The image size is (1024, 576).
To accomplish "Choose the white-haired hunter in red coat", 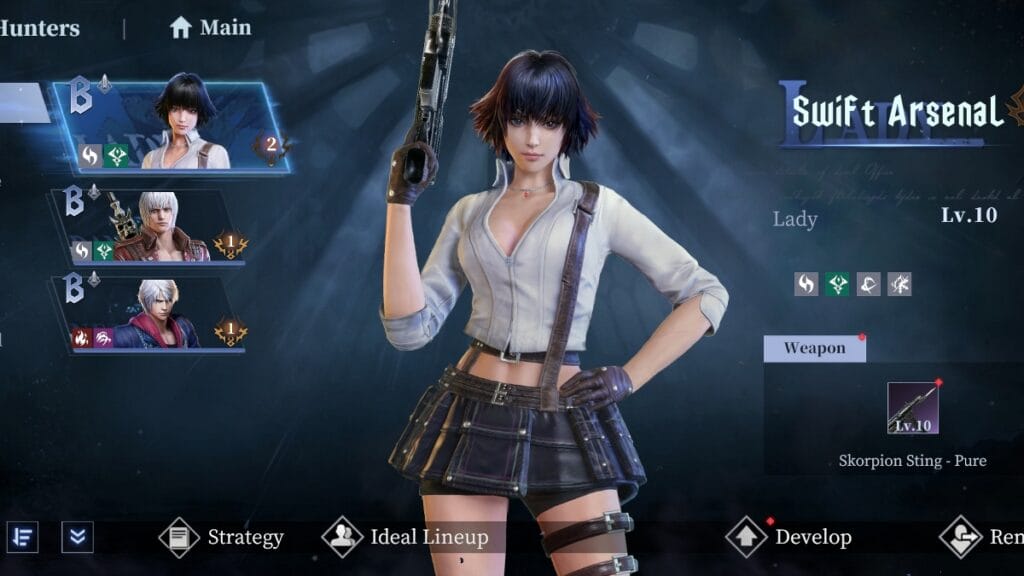I will point(152,227).
